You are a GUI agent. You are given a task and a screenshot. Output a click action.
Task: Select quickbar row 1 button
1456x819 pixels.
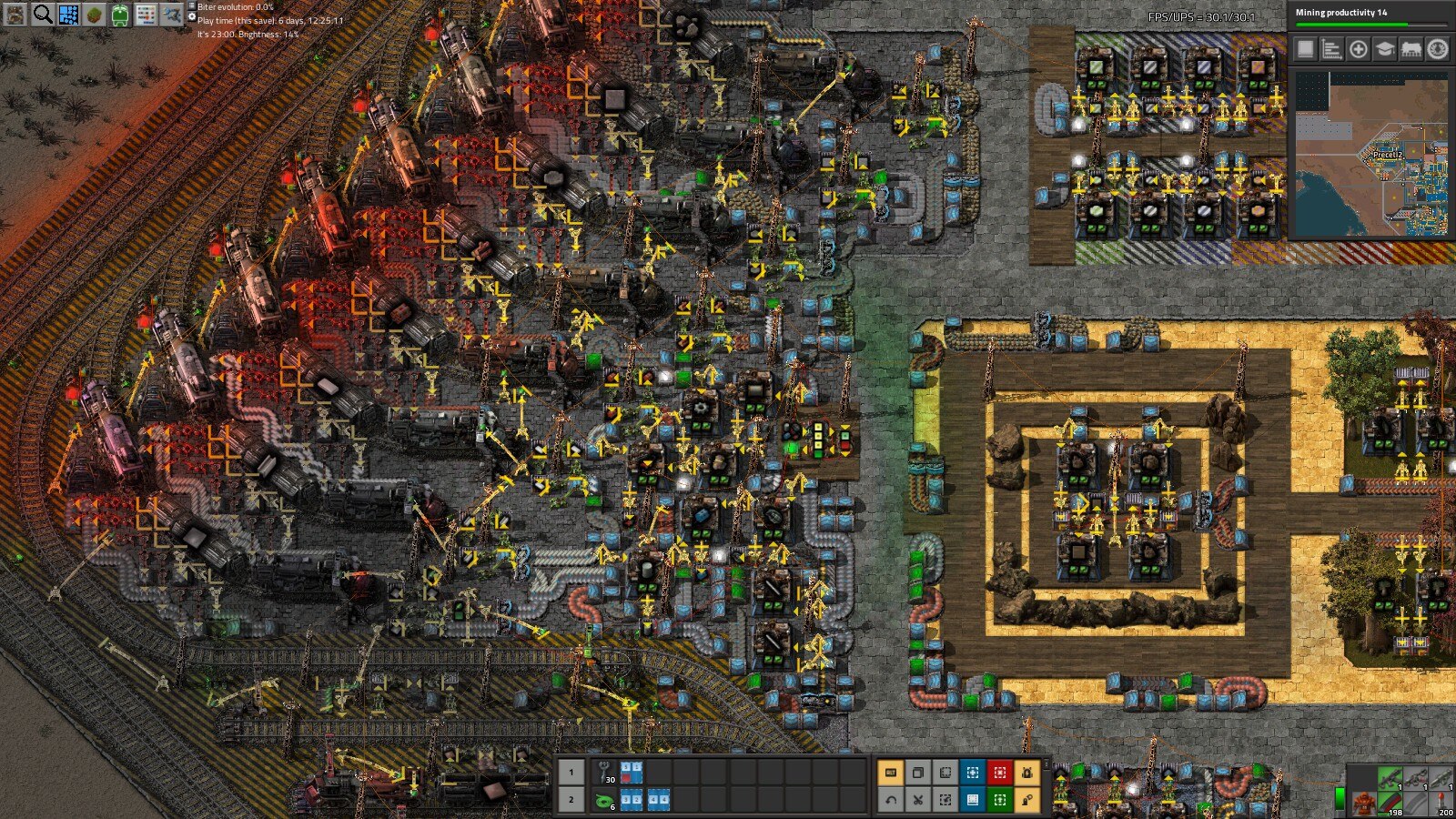pos(571,773)
